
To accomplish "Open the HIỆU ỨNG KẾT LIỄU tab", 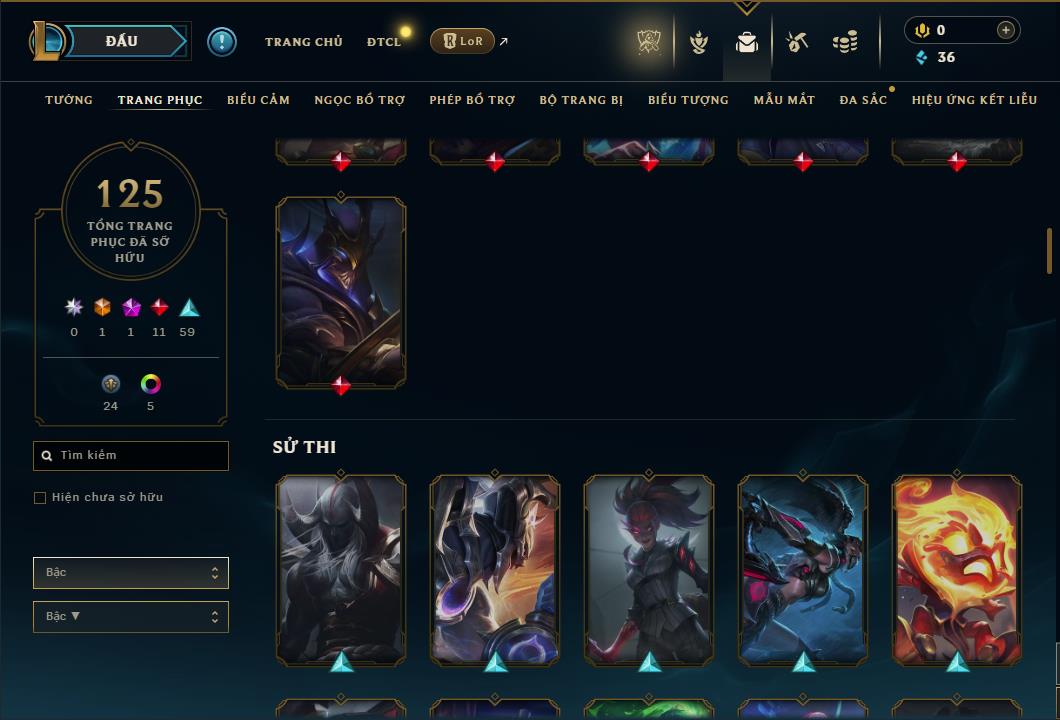I will tap(974, 100).
